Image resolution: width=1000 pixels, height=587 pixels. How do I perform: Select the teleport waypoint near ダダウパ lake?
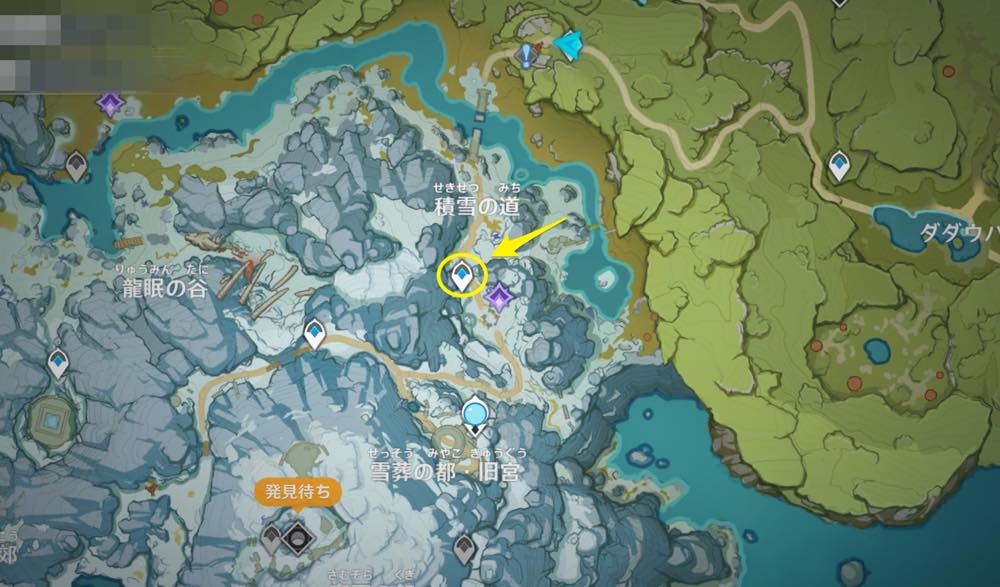tap(839, 163)
